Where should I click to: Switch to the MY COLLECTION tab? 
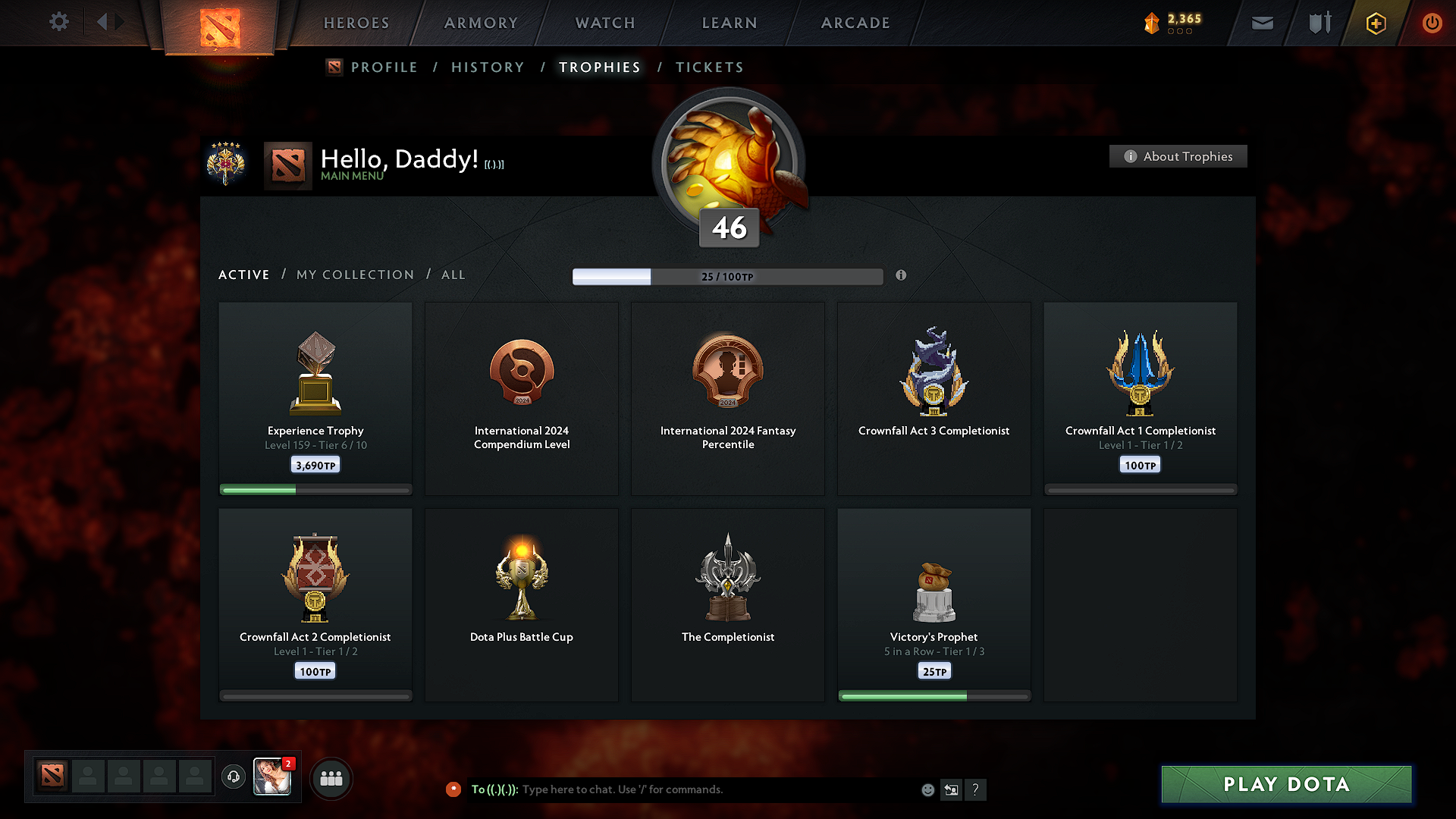tap(354, 275)
